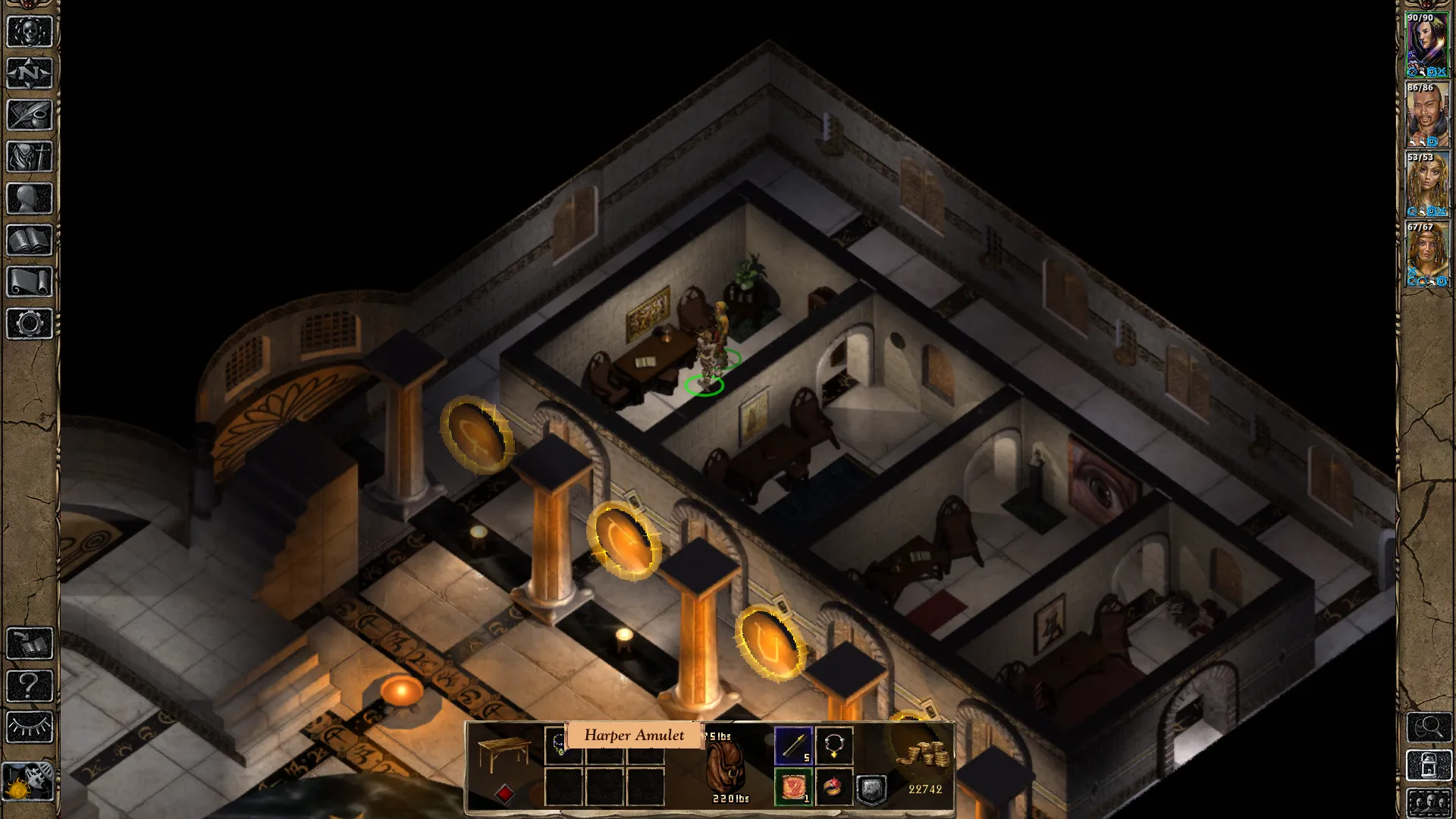Select the red spell scroll slot
This screenshot has width=1456, height=819.
coord(793,788)
